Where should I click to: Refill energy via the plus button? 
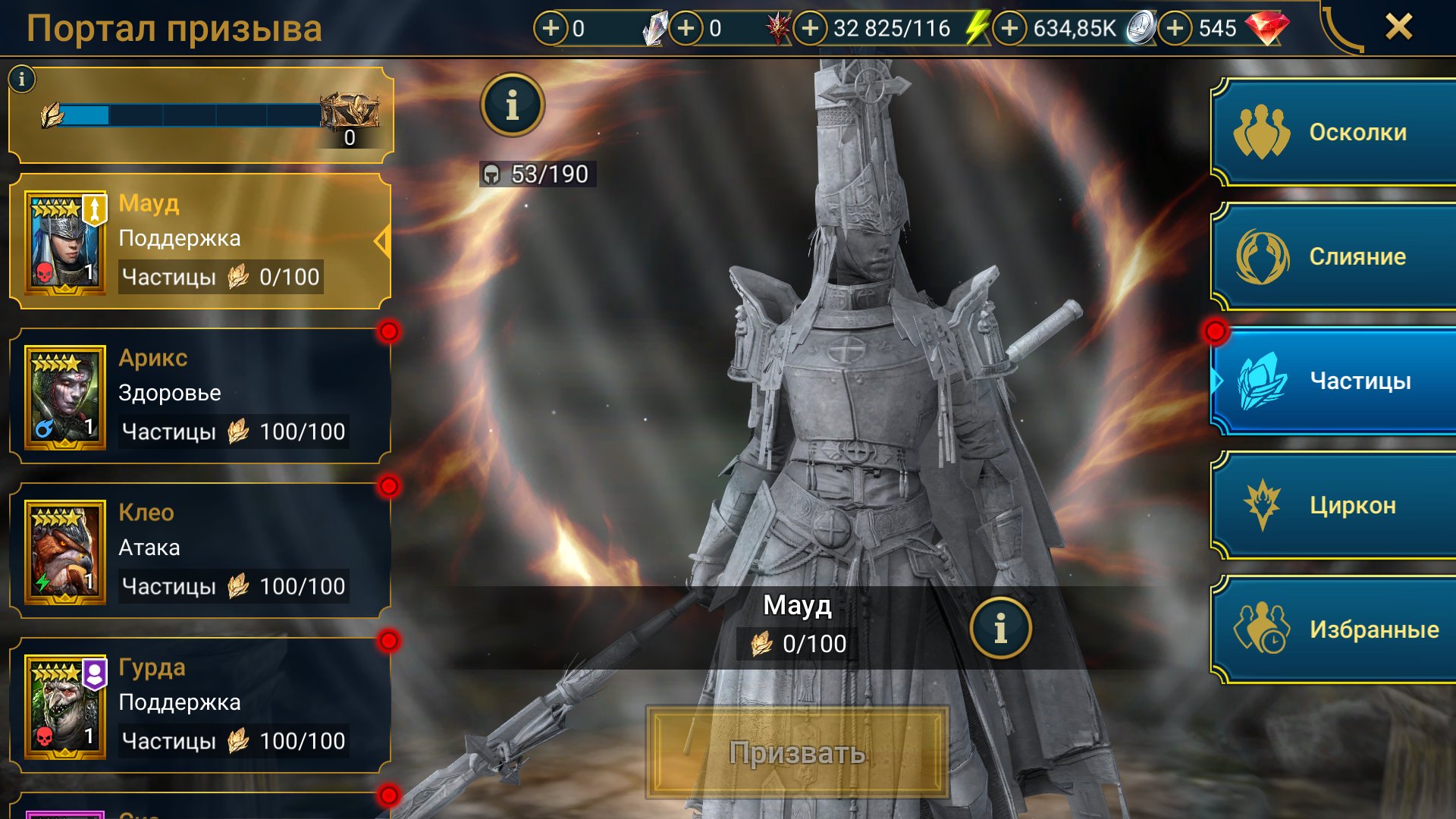click(810, 29)
